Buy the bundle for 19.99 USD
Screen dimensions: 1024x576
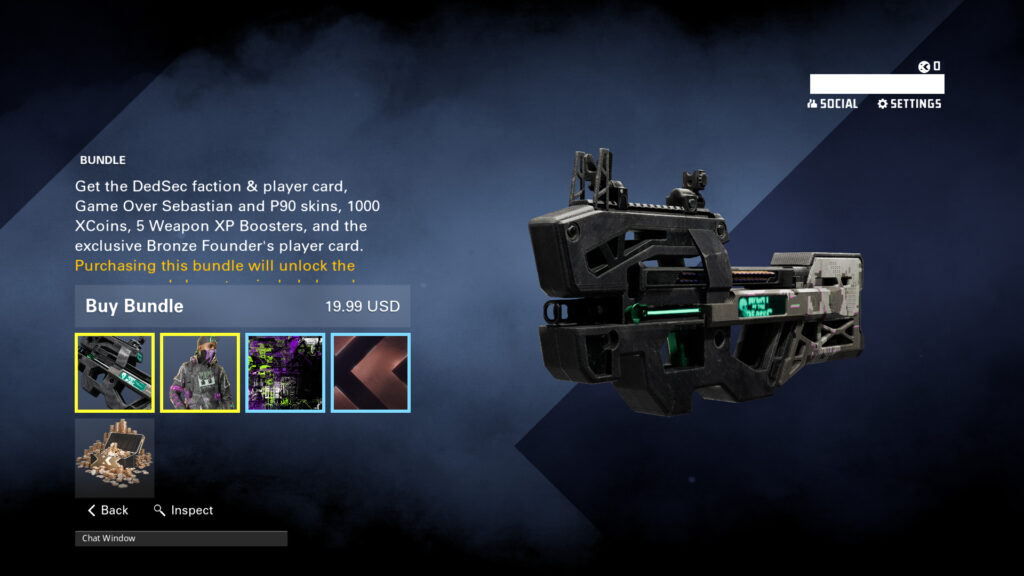pyautogui.click(x=242, y=306)
